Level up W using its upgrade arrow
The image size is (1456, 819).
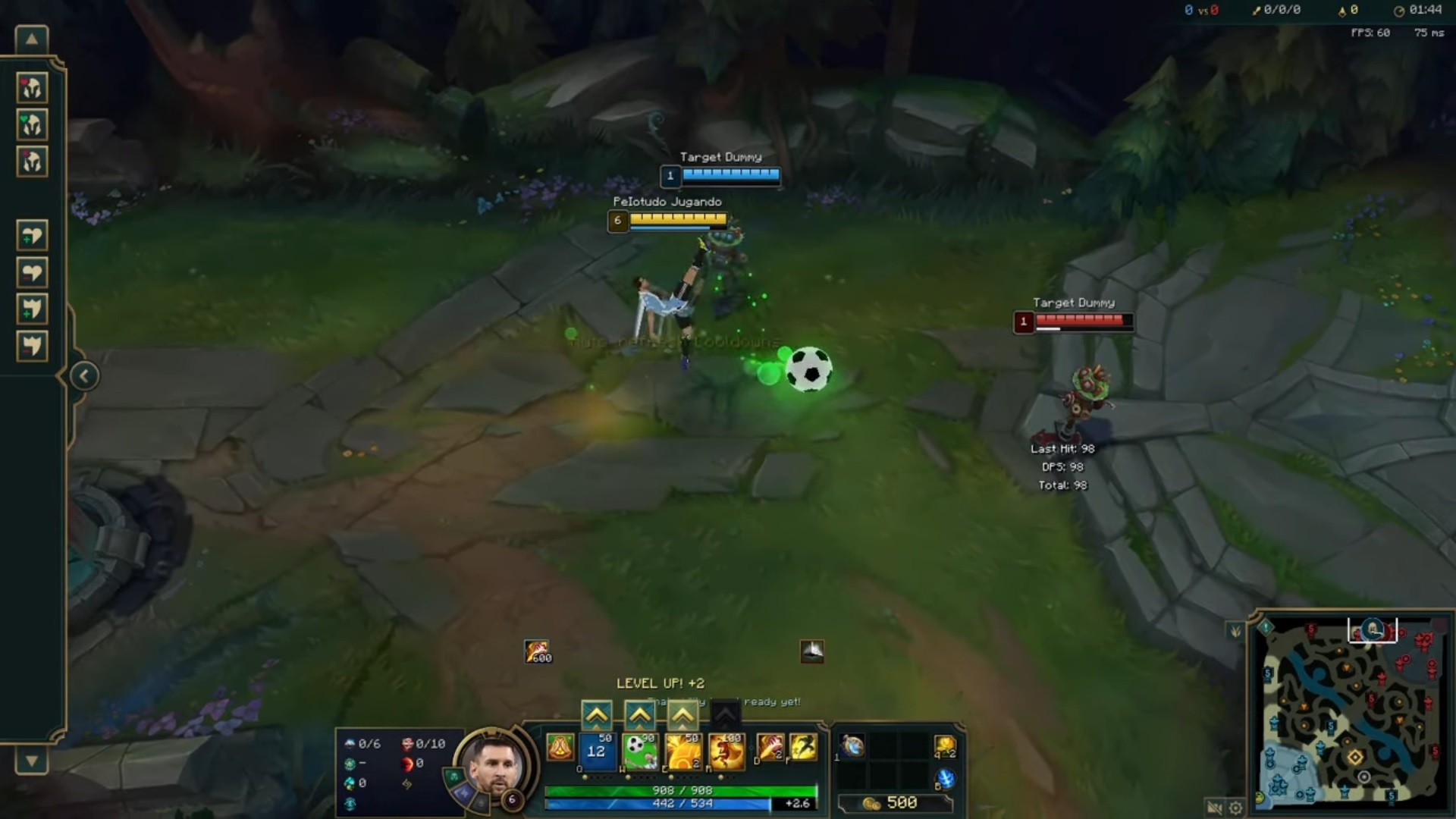pyautogui.click(x=640, y=716)
